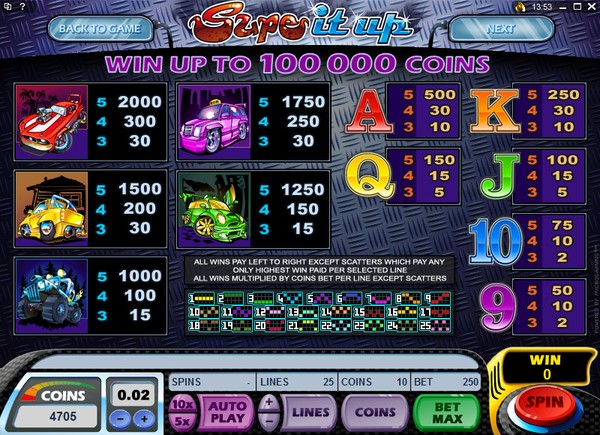Increase the coin size with the plus button
The image size is (600, 435).
click(x=146, y=418)
